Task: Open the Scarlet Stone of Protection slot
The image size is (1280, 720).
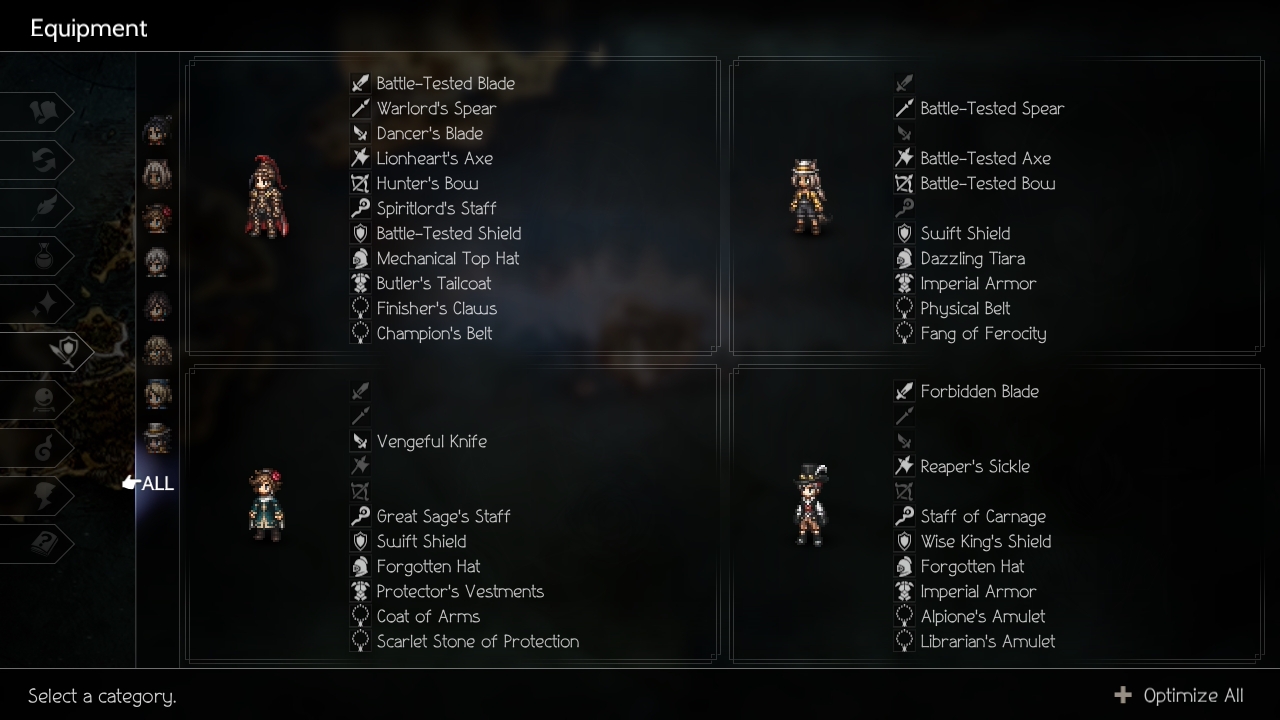Action: coord(477,642)
